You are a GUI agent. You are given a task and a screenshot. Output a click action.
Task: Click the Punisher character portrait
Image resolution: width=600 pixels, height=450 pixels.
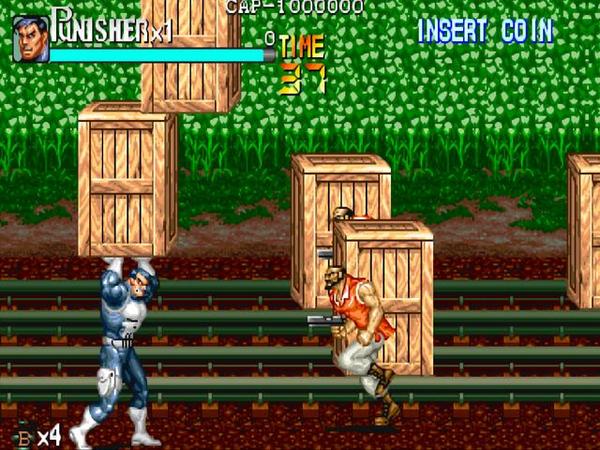coord(30,39)
